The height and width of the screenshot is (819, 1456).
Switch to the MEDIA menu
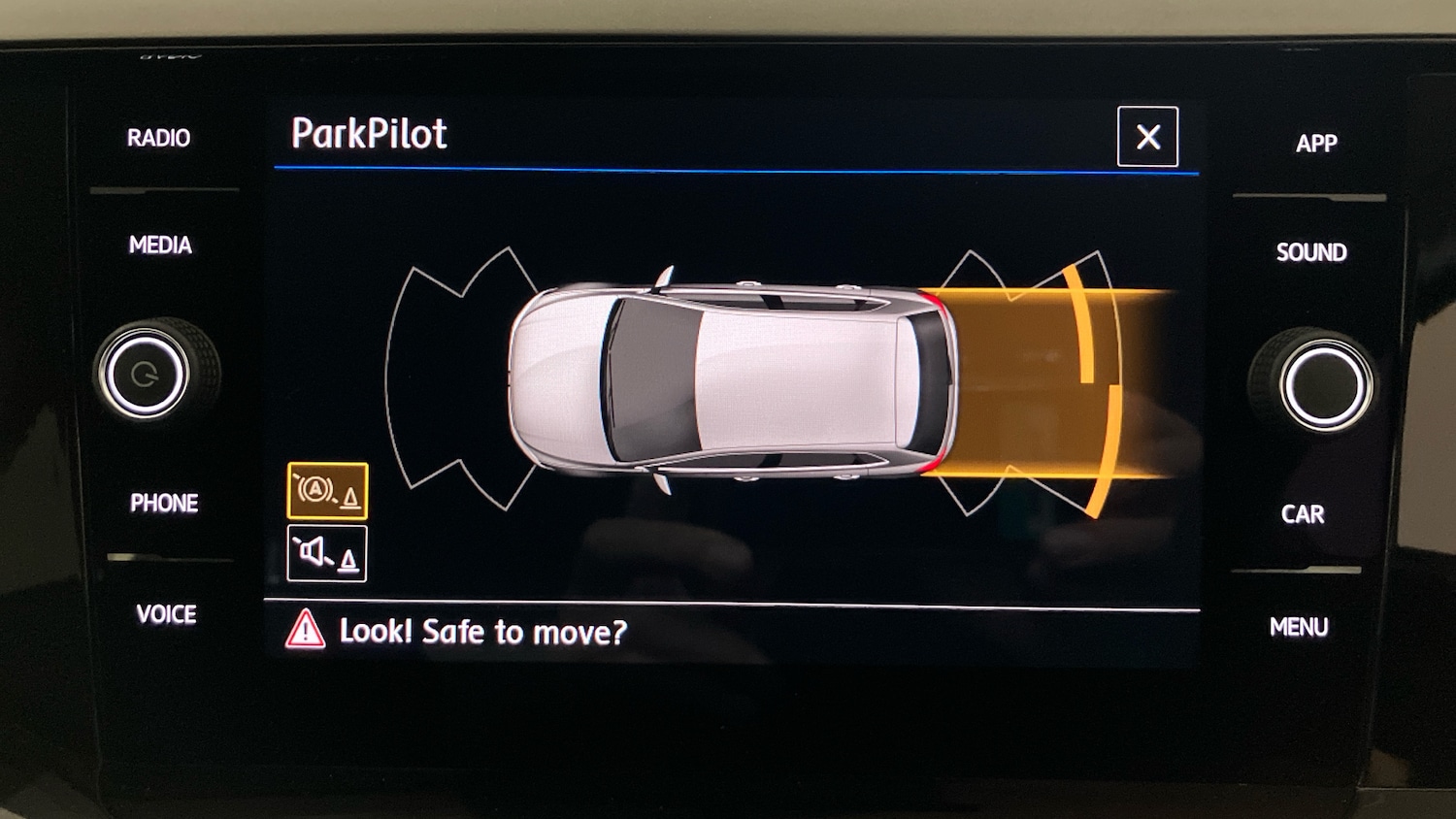coord(160,245)
